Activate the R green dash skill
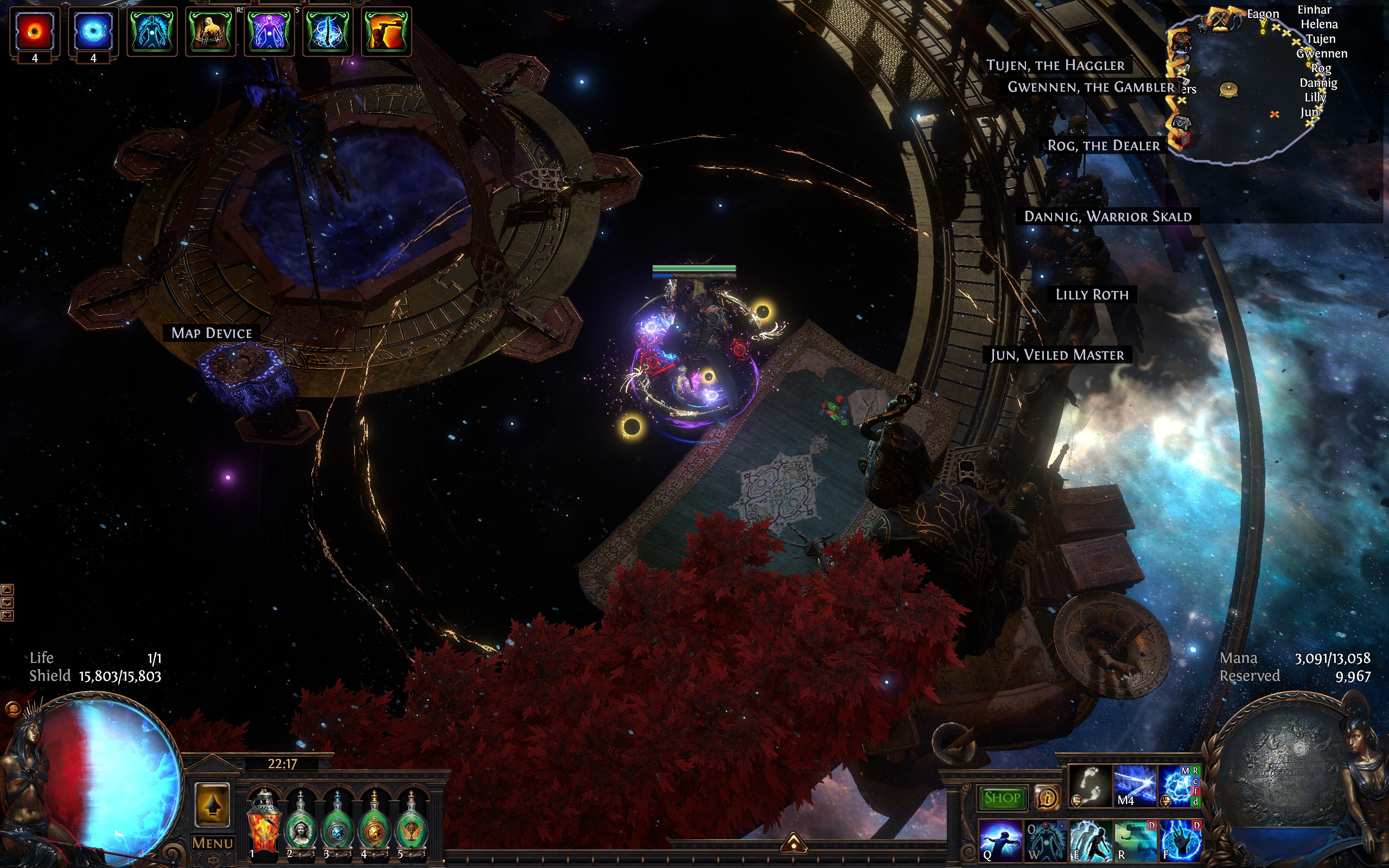The height and width of the screenshot is (868, 1389). coord(1135,840)
